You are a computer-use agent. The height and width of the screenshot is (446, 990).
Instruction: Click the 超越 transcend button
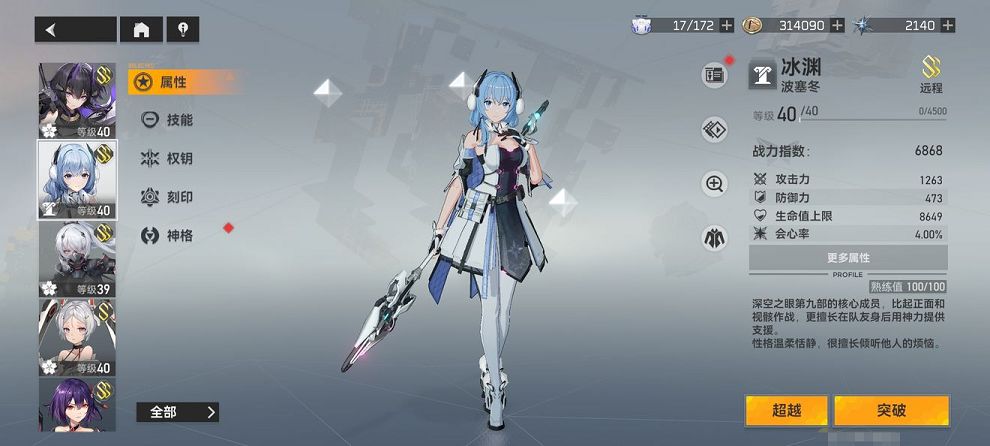(786, 410)
